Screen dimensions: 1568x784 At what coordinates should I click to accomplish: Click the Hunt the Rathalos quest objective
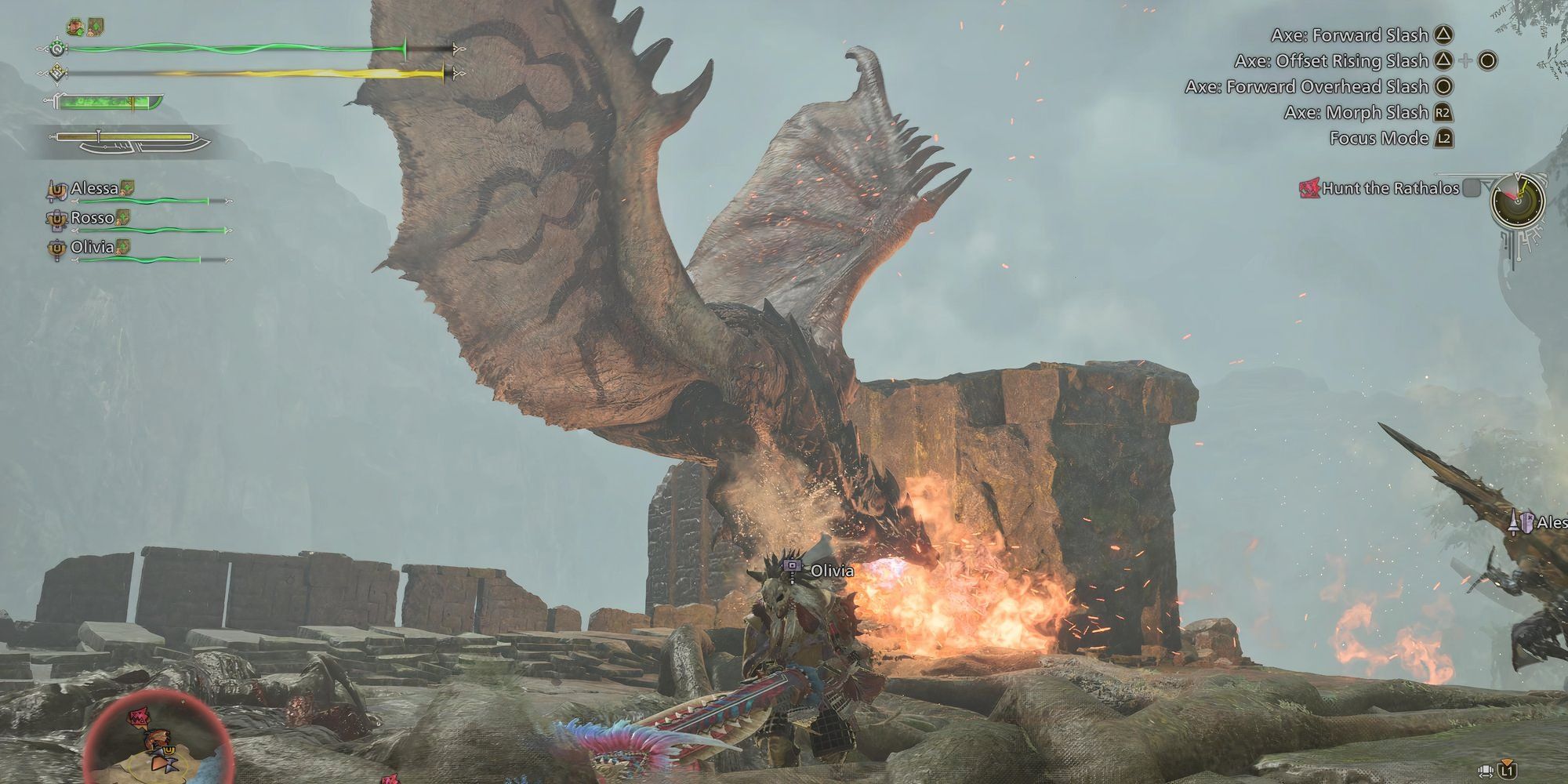[1390, 188]
